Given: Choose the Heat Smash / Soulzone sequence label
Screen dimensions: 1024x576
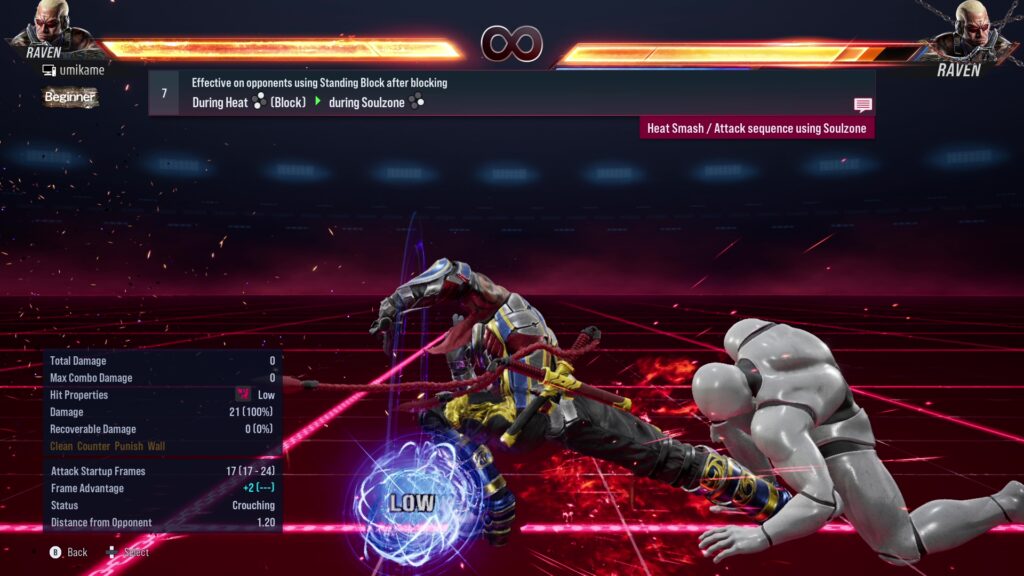Looking at the screenshot, I should click(757, 128).
